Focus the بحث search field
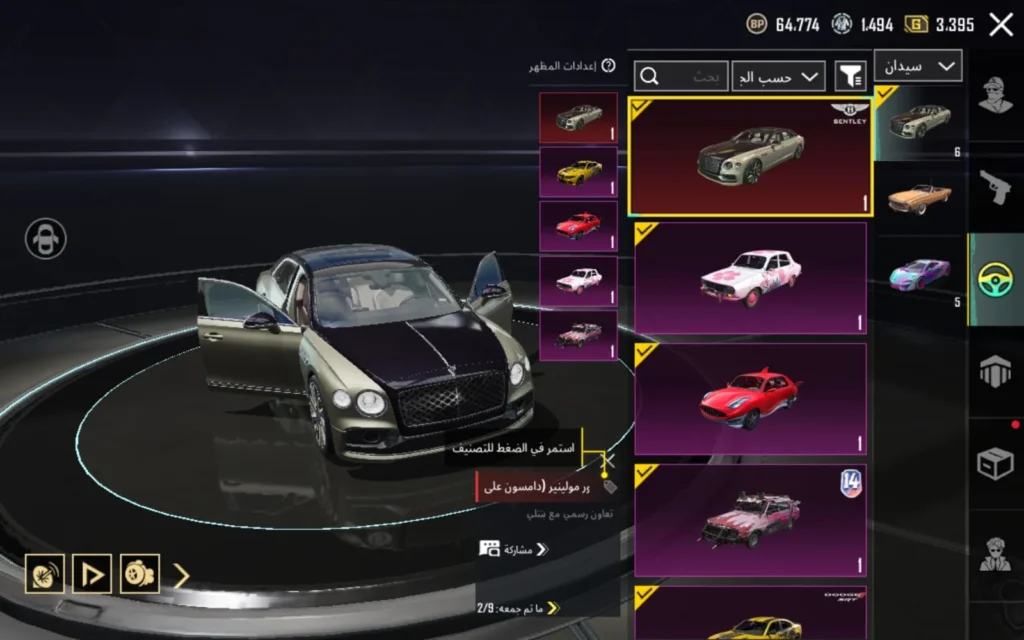This screenshot has height=640, width=1024. pyautogui.click(x=682, y=76)
